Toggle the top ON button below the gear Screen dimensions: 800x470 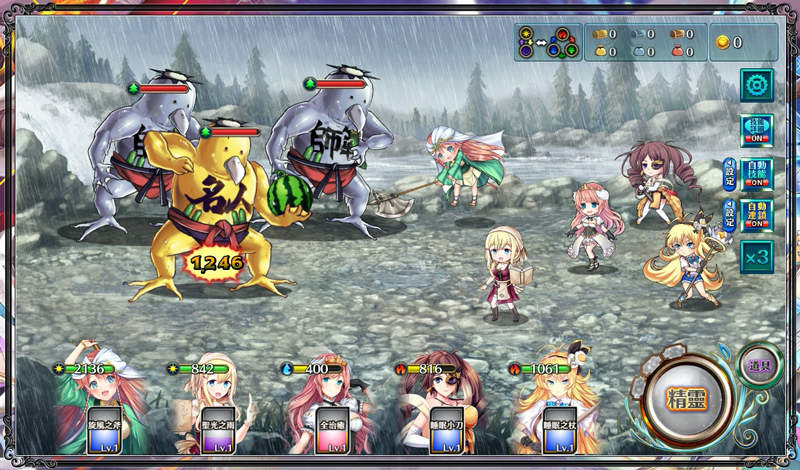[756, 131]
